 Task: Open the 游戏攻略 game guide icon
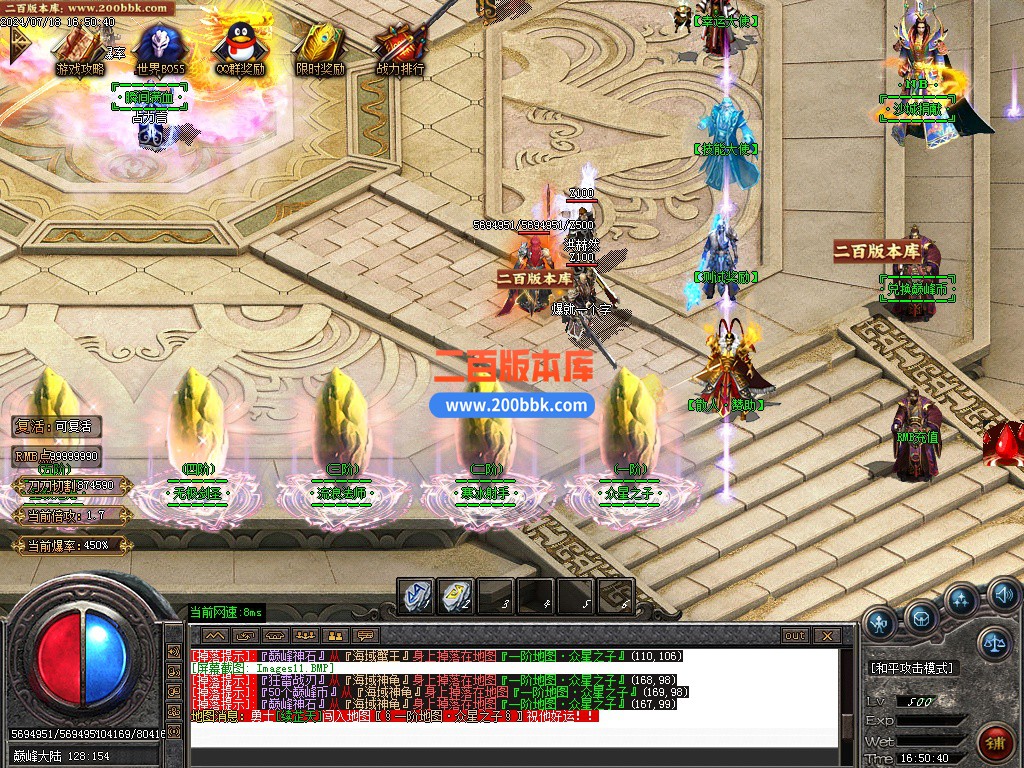tap(79, 46)
